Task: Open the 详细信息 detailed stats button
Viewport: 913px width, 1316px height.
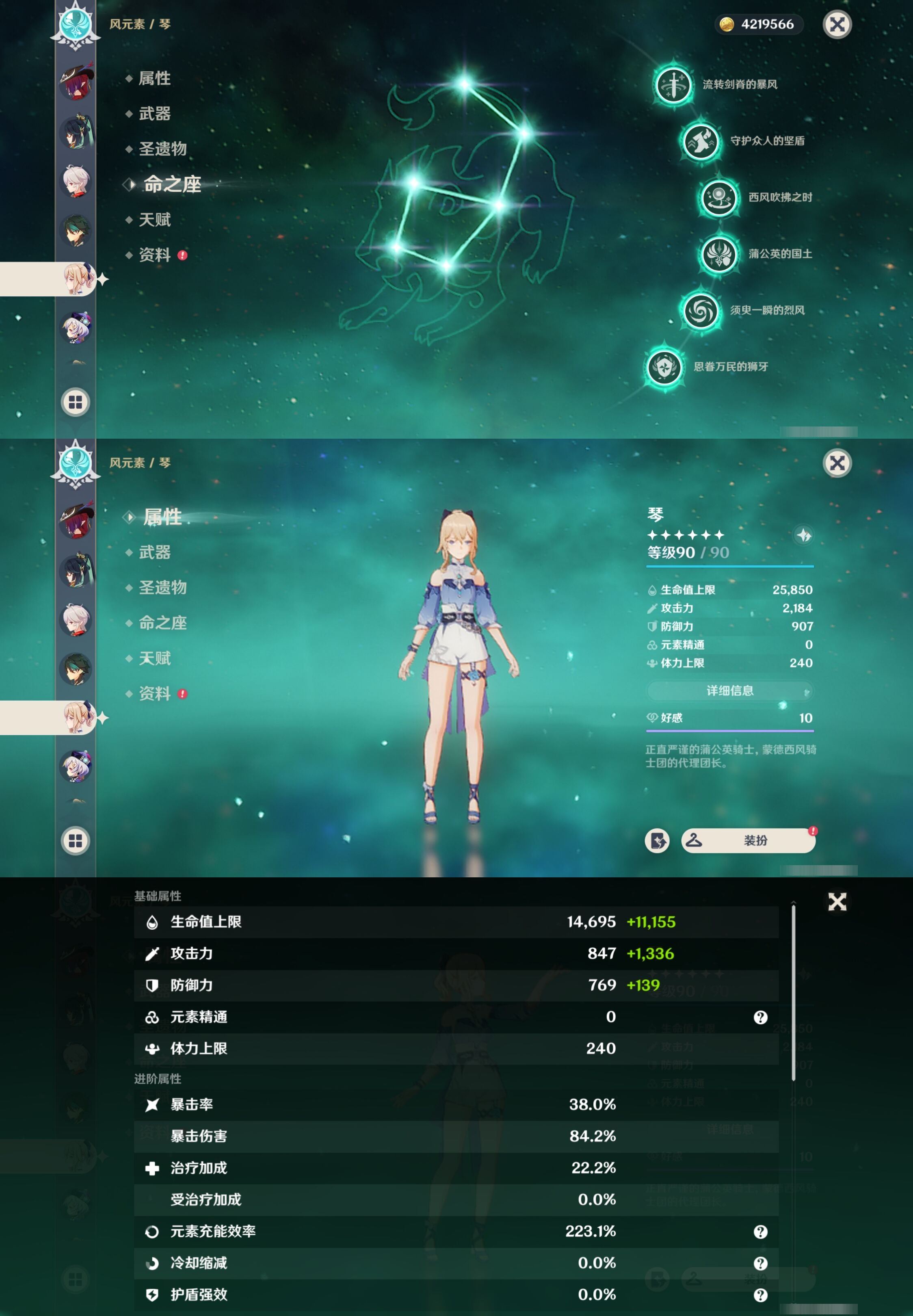Action: pyautogui.click(x=729, y=690)
